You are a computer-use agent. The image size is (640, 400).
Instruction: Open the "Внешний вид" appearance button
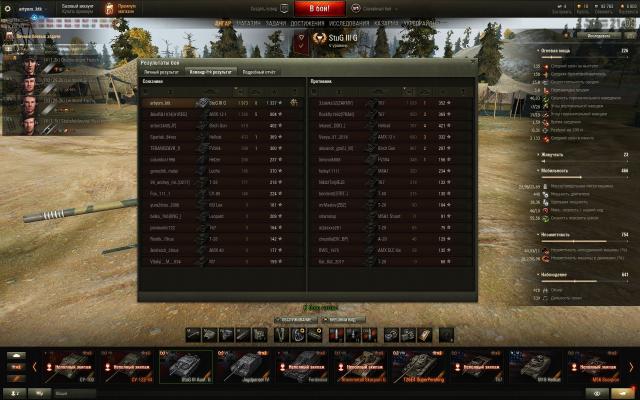pos(342,320)
